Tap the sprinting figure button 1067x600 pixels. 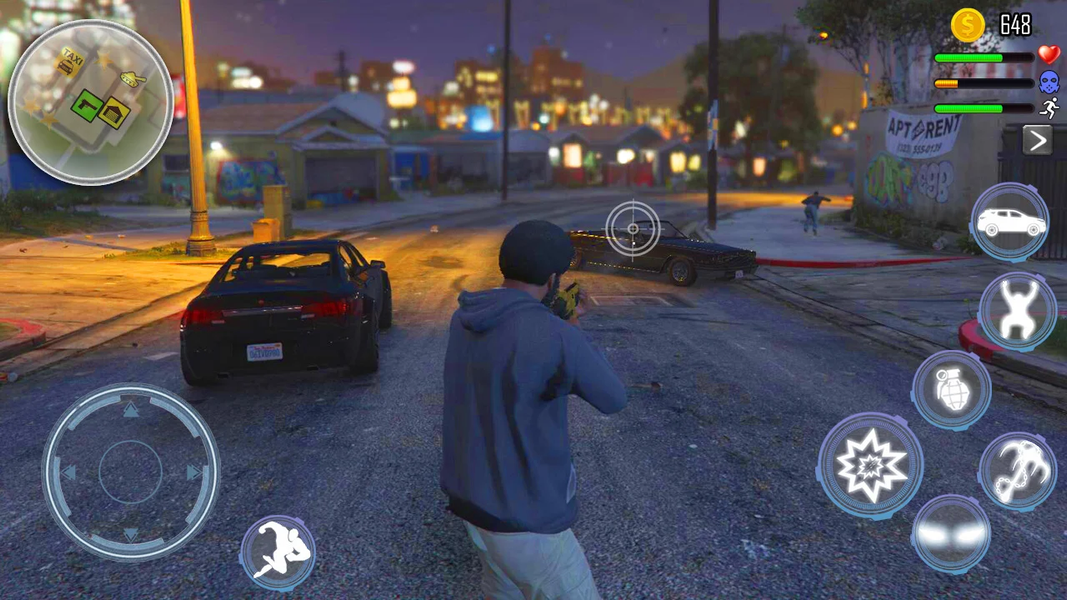pos(277,552)
